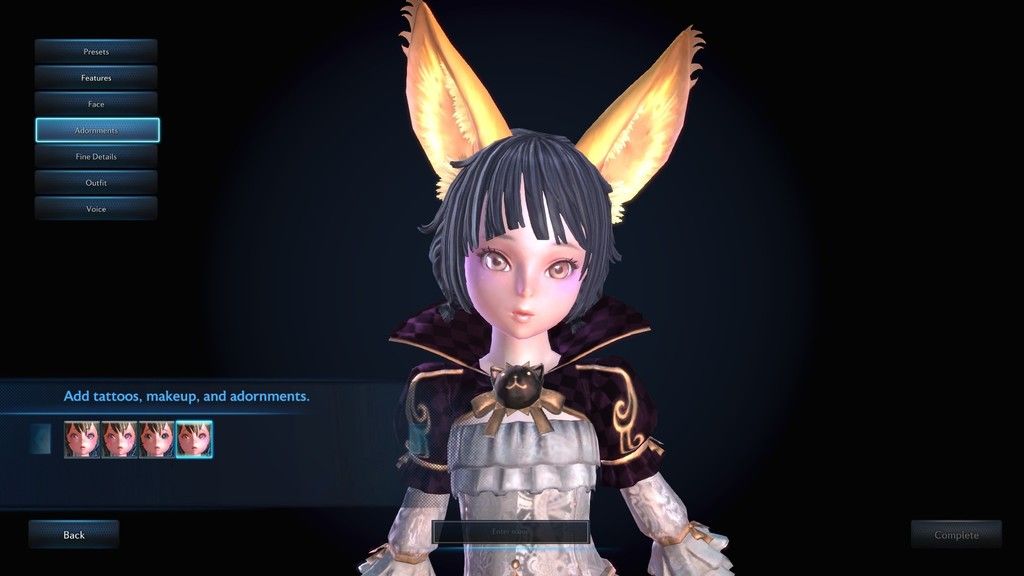Open the Voice selection menu
The height and width of the screenshot is (576, 1024).
96,209
